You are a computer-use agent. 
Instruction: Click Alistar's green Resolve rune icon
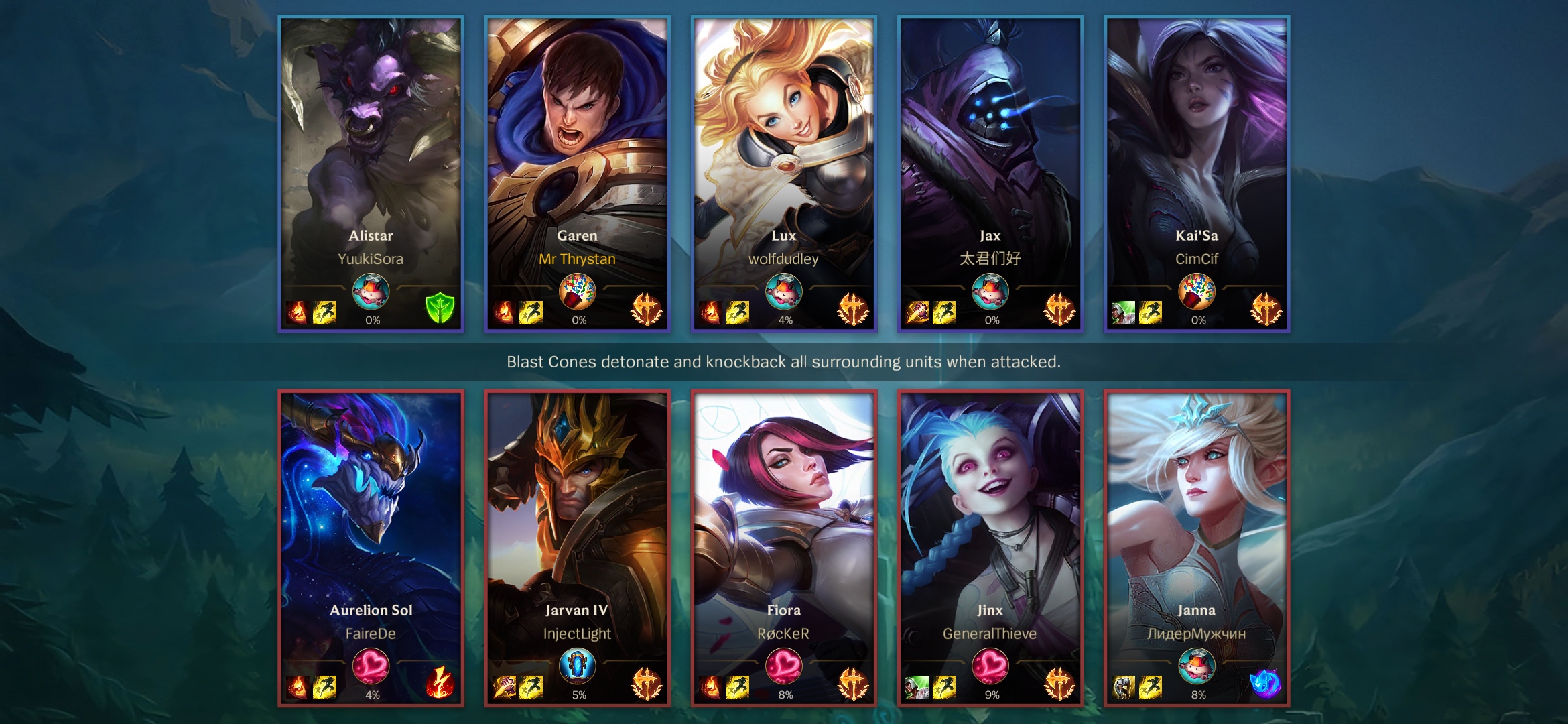pyautogui.click(x=440, y=309)
